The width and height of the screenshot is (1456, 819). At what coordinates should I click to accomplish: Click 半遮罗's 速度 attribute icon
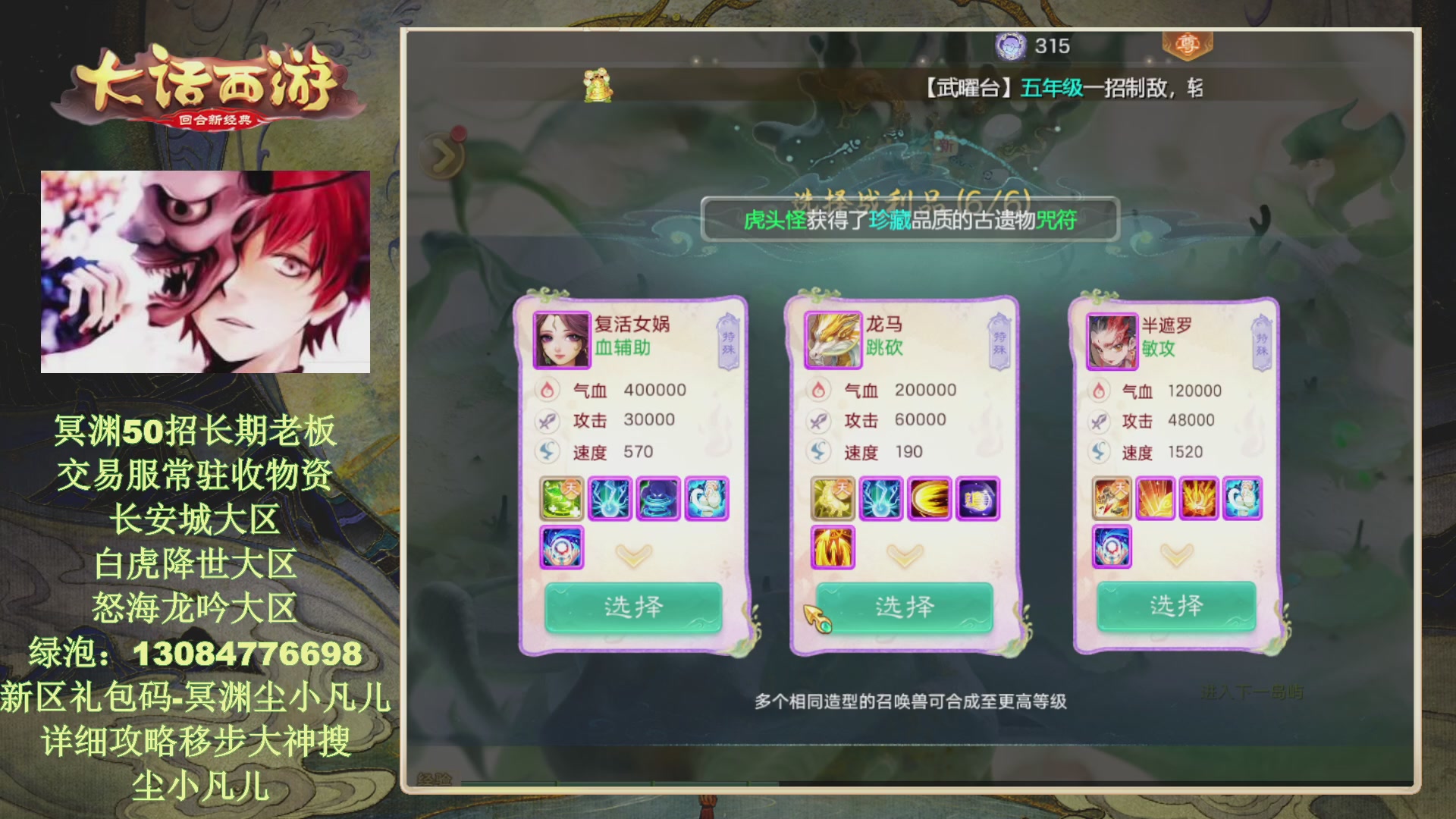1098,451
